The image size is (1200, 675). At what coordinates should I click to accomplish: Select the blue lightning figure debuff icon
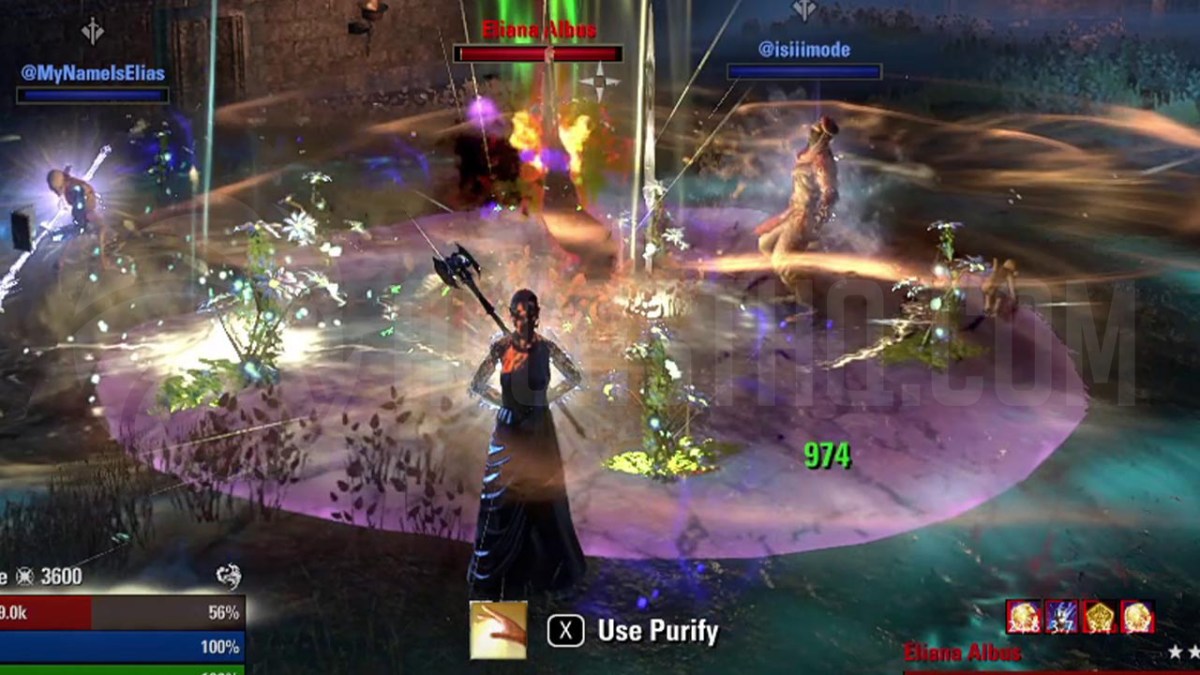click(1061, 617)
